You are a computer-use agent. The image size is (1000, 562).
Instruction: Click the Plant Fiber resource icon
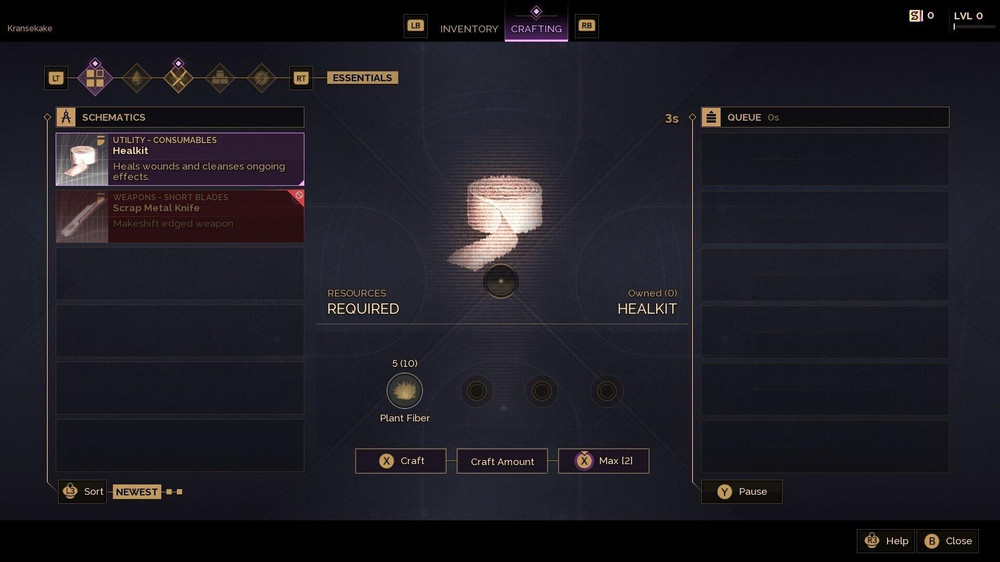404,391
